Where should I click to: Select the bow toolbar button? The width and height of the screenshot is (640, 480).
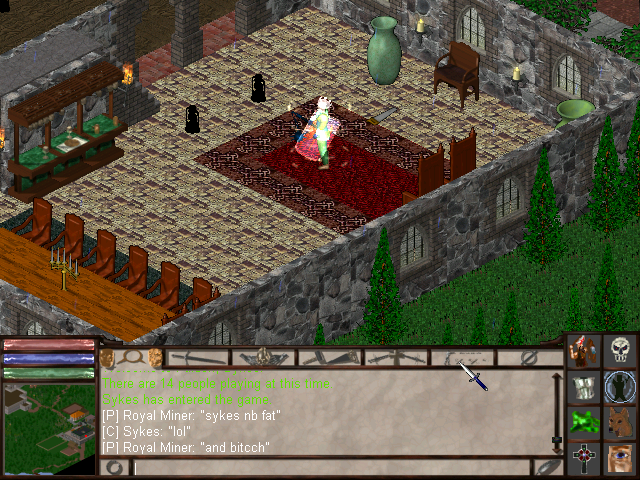(x=462, y=357)
